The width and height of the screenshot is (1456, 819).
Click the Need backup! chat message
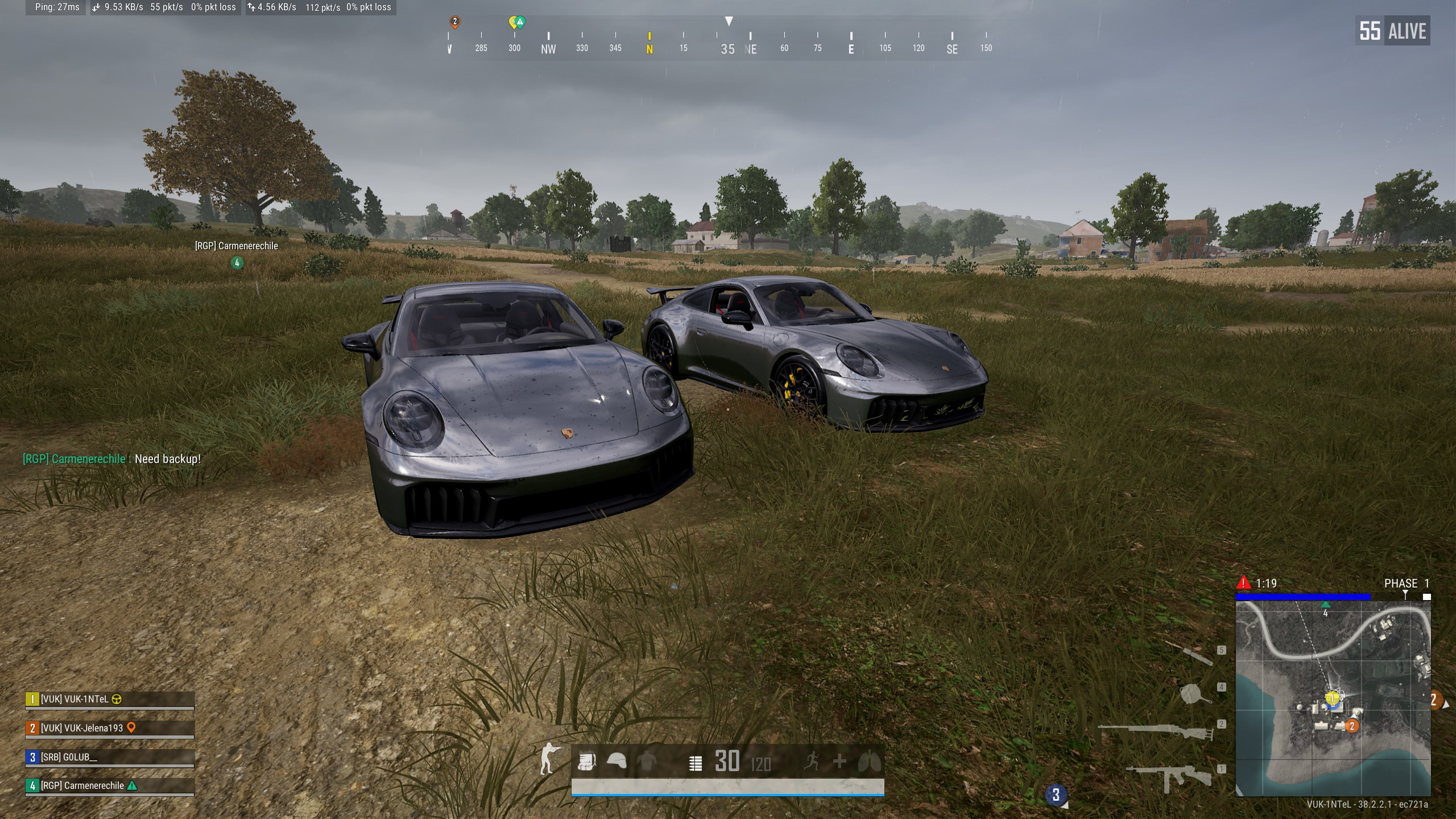pyautogui.click(x=168, y=459)
